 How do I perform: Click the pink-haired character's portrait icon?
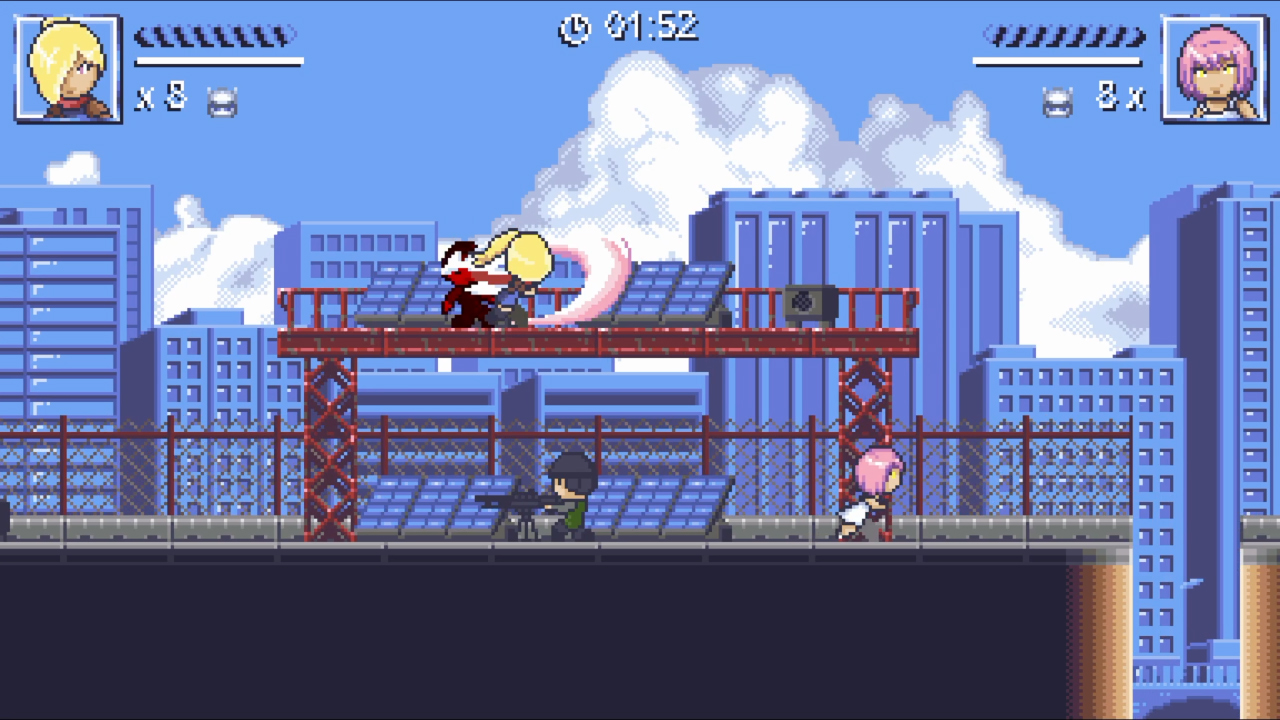[x=1213, y=68]
